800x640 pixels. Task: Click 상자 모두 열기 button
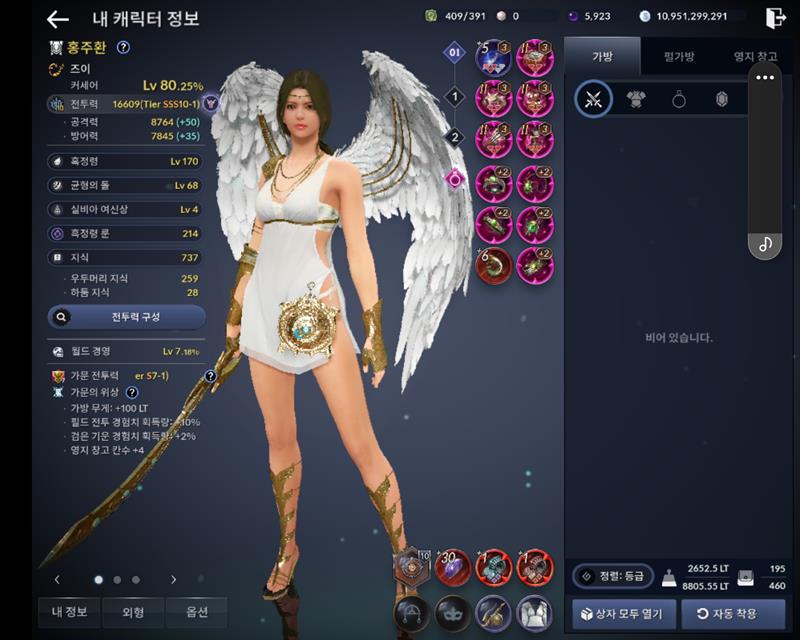click(621, 613)
